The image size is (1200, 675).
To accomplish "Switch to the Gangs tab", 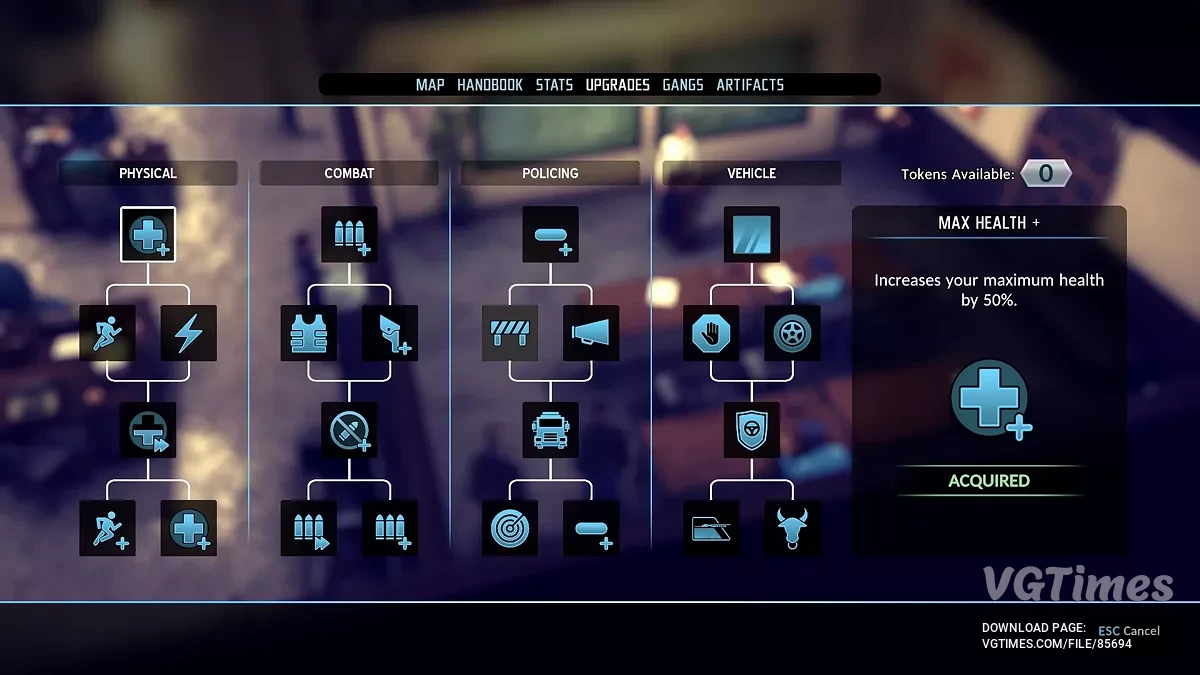I will click(x=683, y=85).
